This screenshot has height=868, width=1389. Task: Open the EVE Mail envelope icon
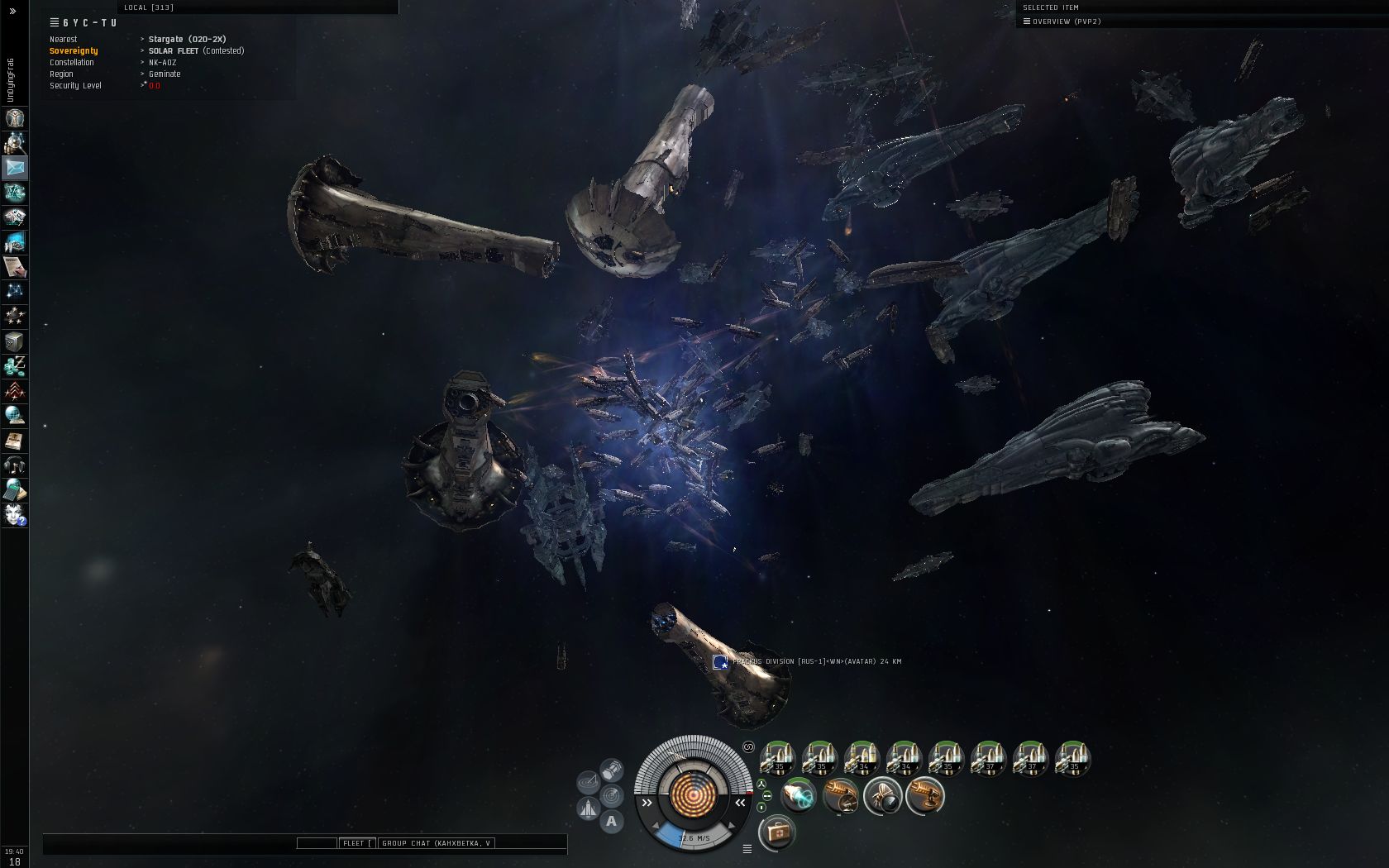click(15, 168)
